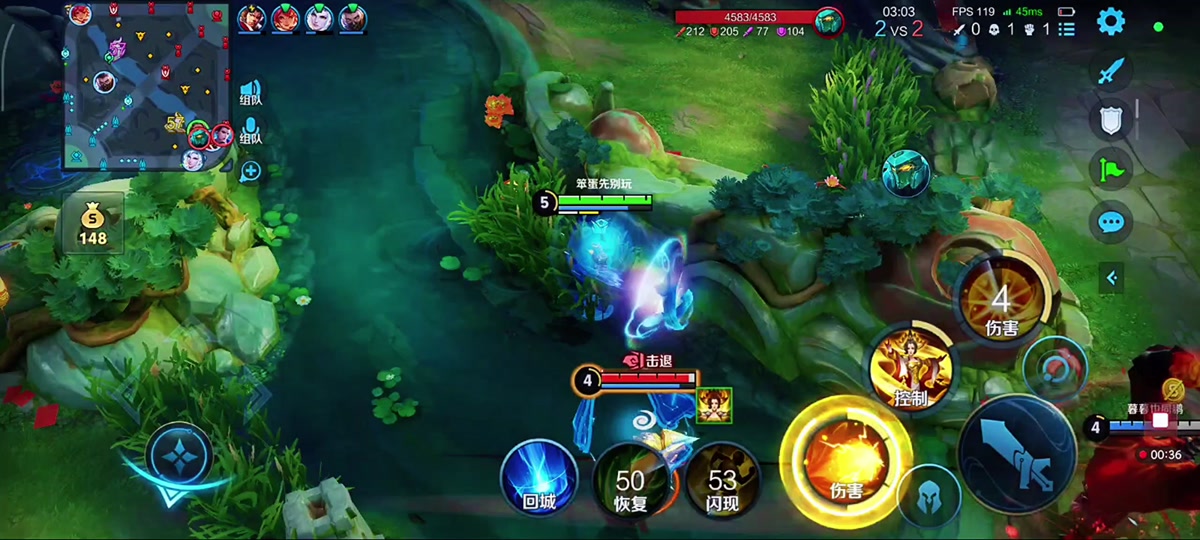Screen dimensions: 1200x540
Task: Open the scoreboard list icon
Action: 1066,29
